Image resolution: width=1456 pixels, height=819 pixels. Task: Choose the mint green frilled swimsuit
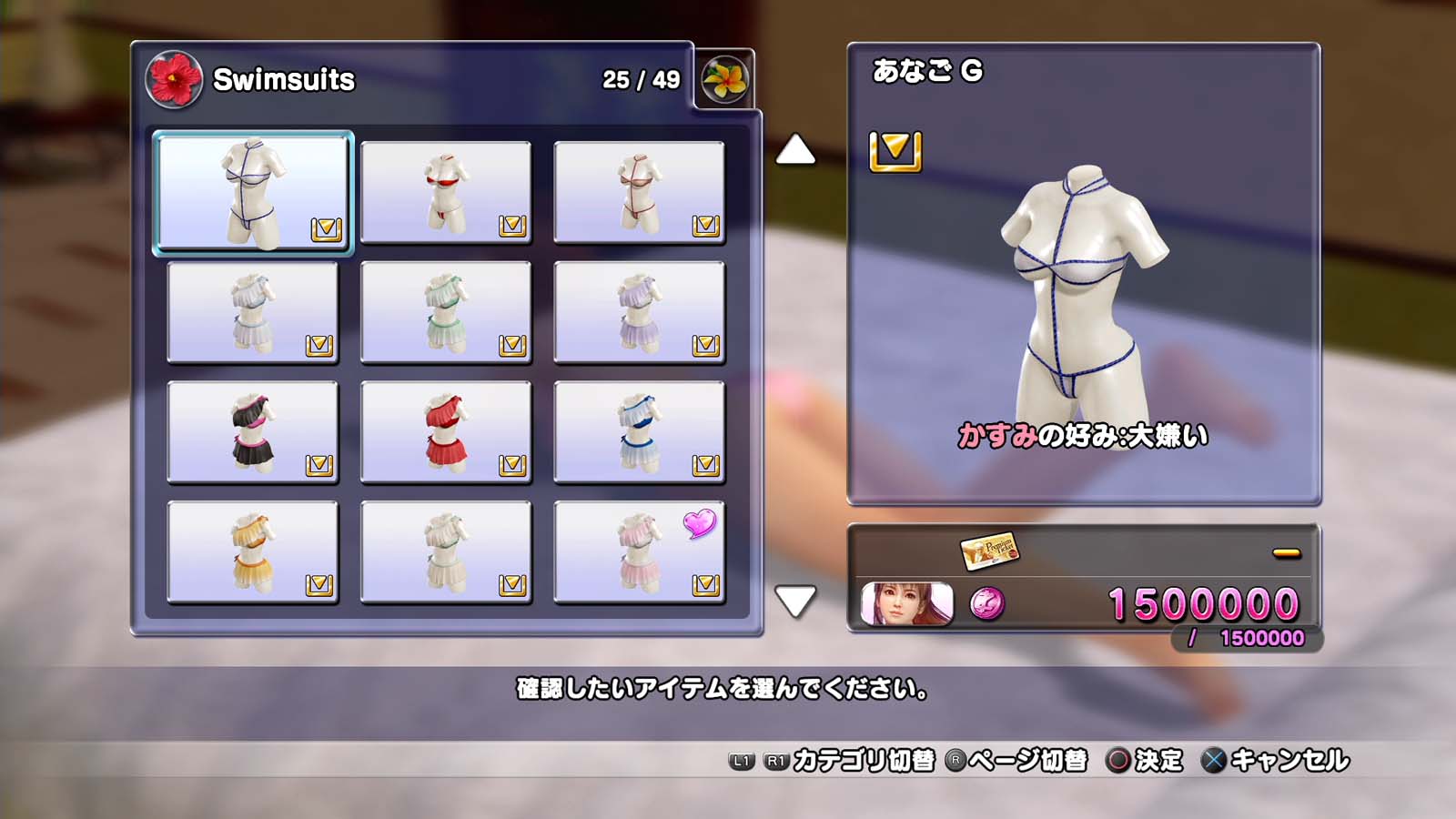(446, 312)
